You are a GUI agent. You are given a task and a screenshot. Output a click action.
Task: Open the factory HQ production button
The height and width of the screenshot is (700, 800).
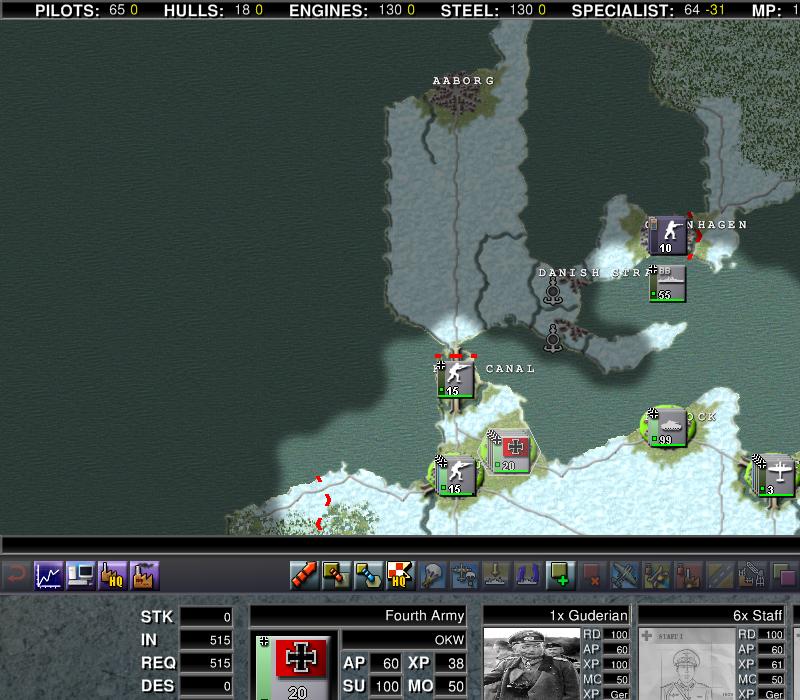pyautogui.click(x=112, y=575)
